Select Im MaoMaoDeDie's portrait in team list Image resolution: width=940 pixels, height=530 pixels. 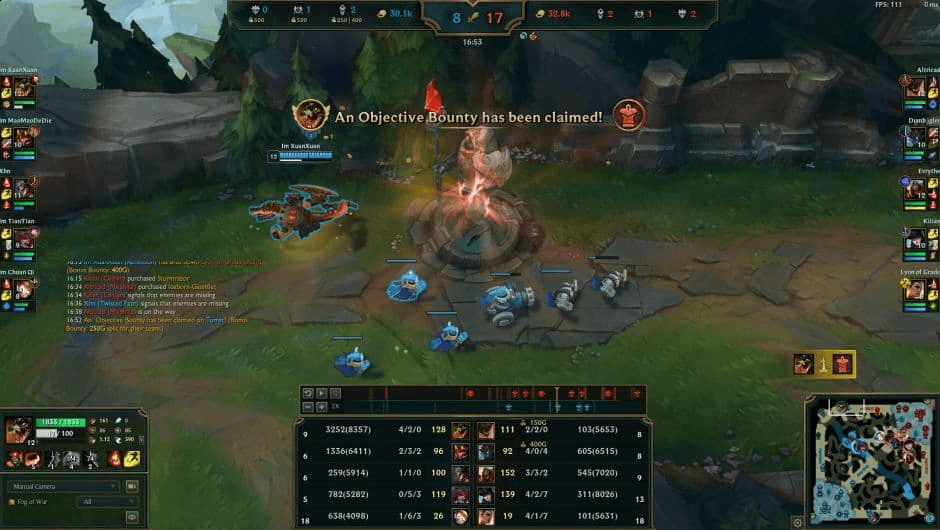coord(22,139)
